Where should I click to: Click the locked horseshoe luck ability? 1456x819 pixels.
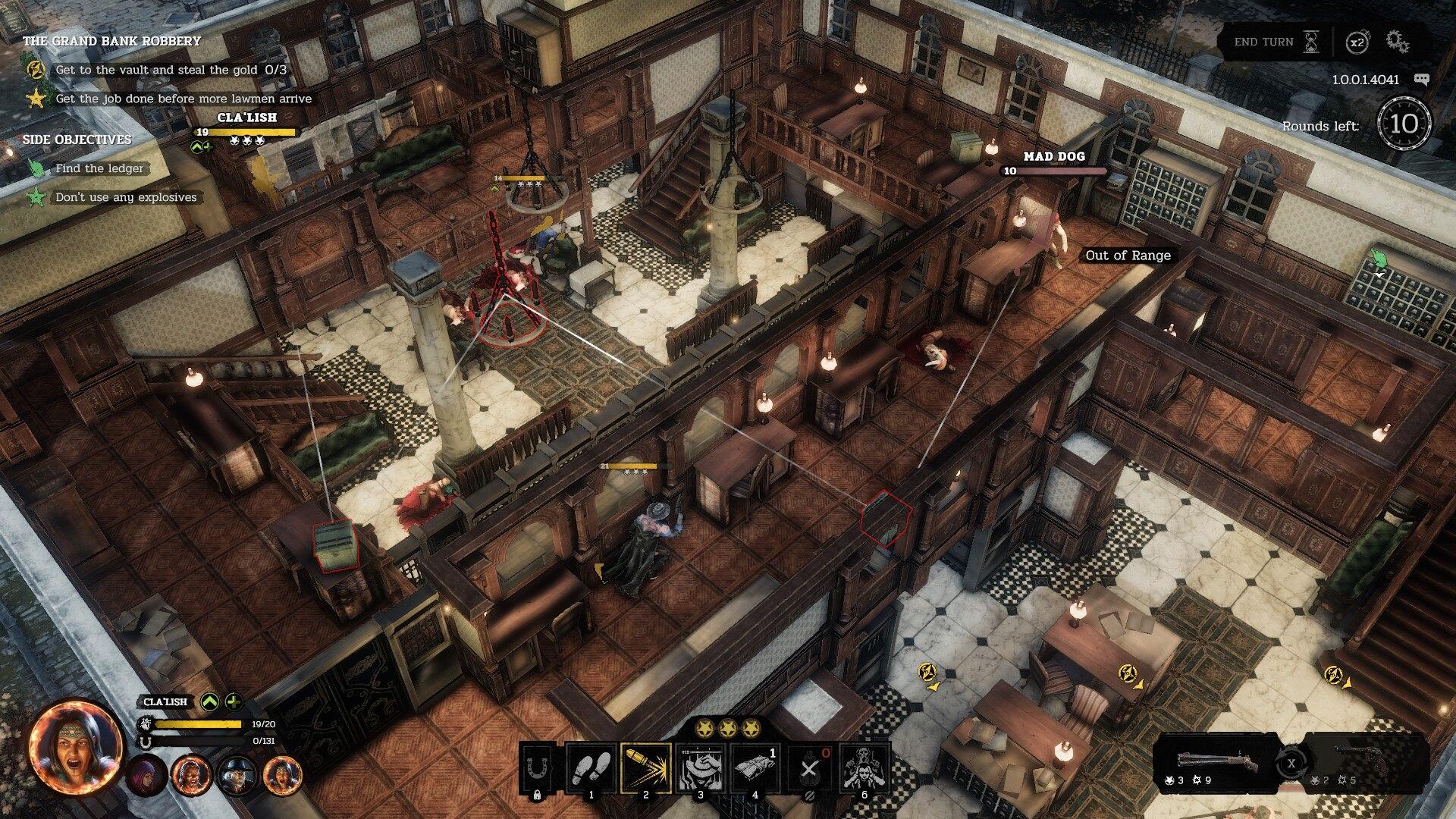click(537, 769)
